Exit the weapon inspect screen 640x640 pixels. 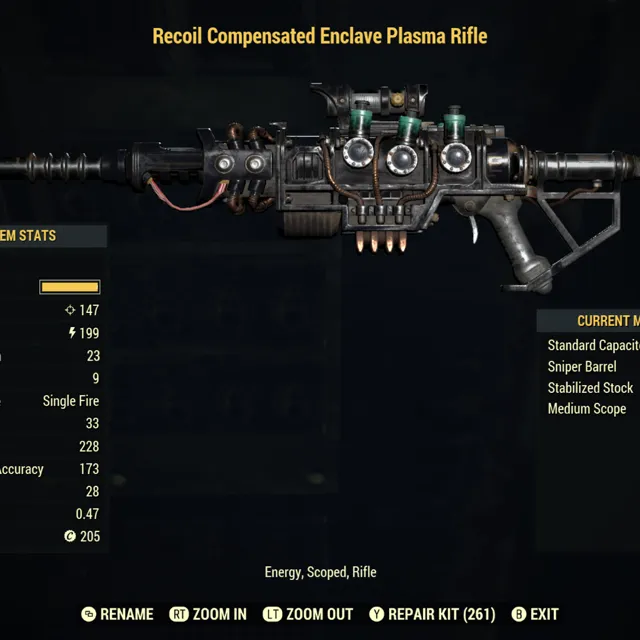pyautogui.click(x=535, y=614)
